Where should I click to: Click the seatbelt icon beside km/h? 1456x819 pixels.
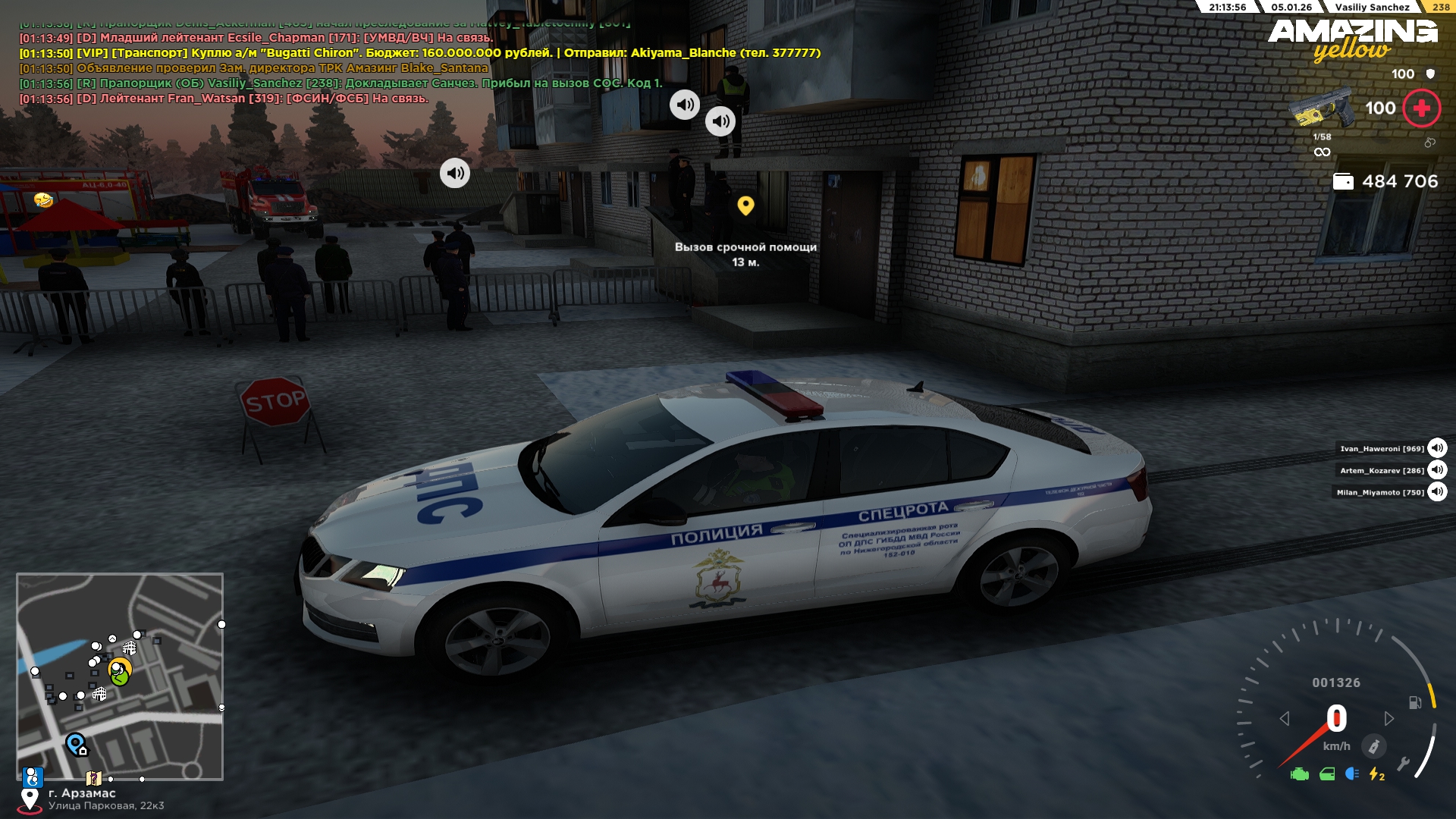1373,746
